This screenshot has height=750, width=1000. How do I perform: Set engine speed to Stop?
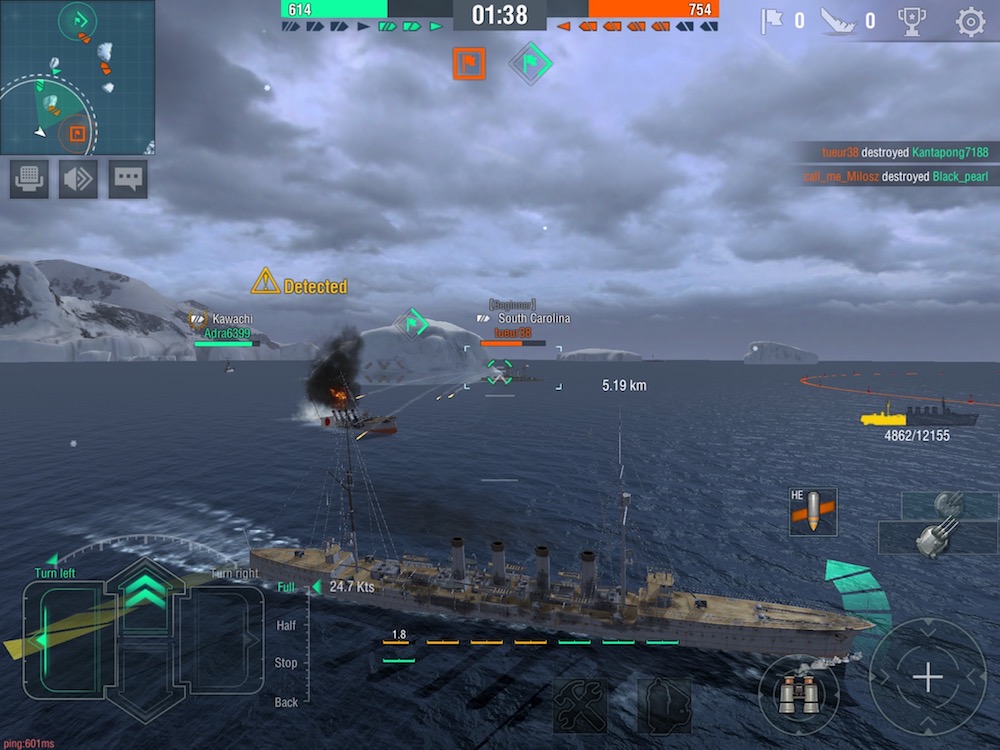286,663
